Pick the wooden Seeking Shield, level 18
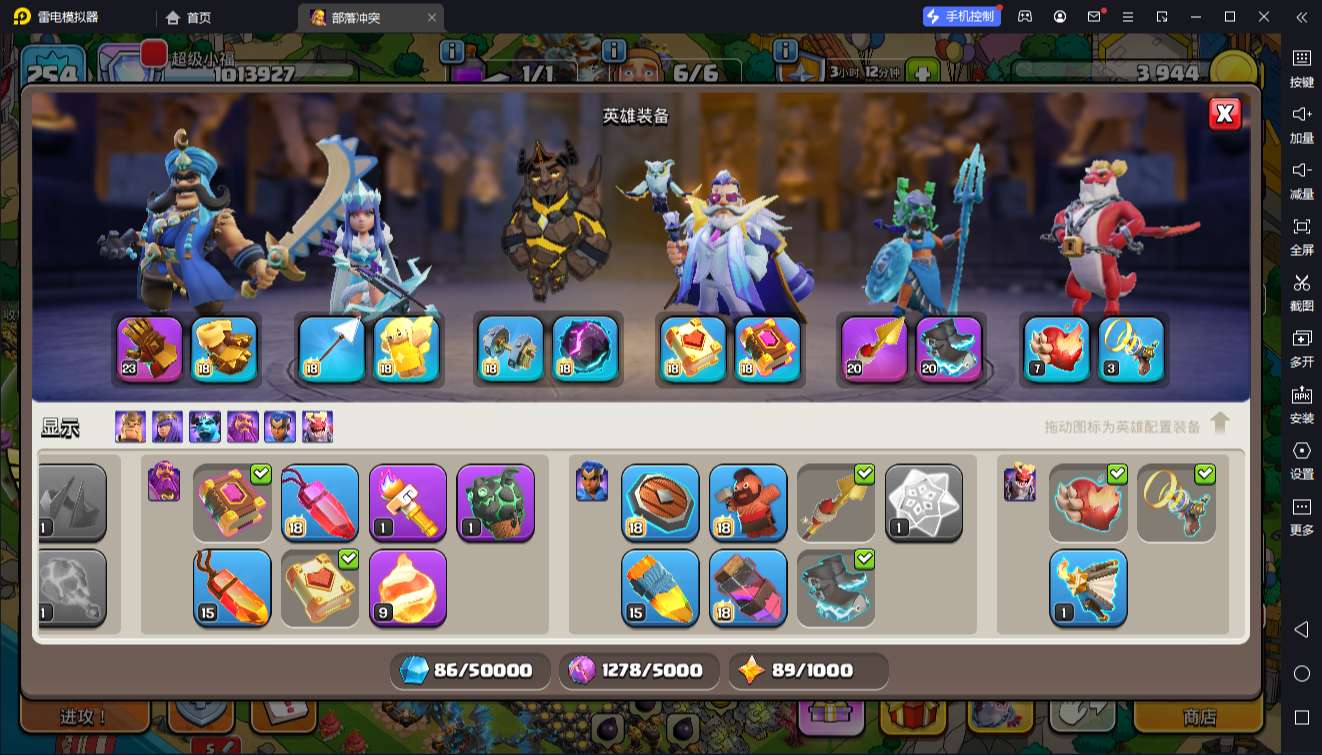Screen dimensions: 1322x755 point(660,502)
